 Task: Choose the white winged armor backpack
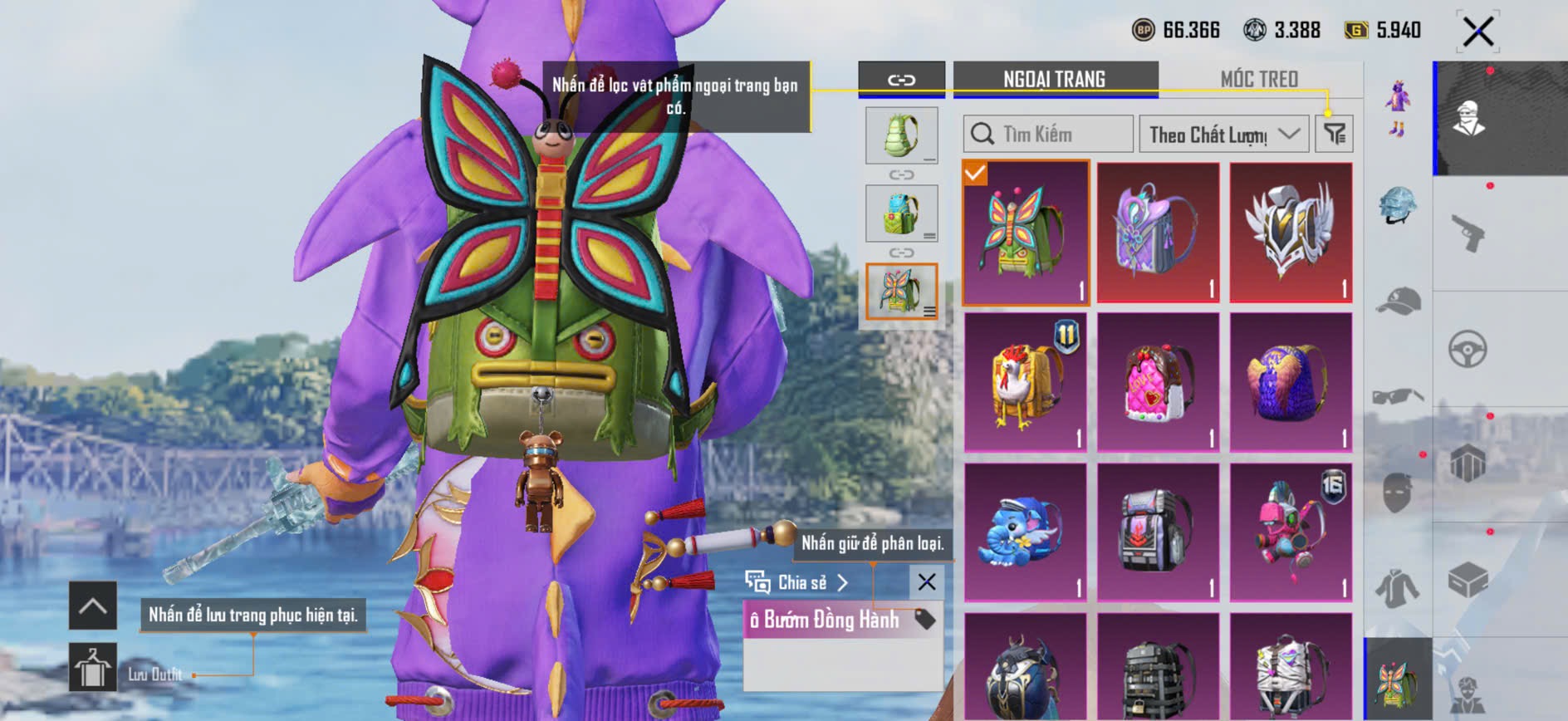coord(1291,233)
